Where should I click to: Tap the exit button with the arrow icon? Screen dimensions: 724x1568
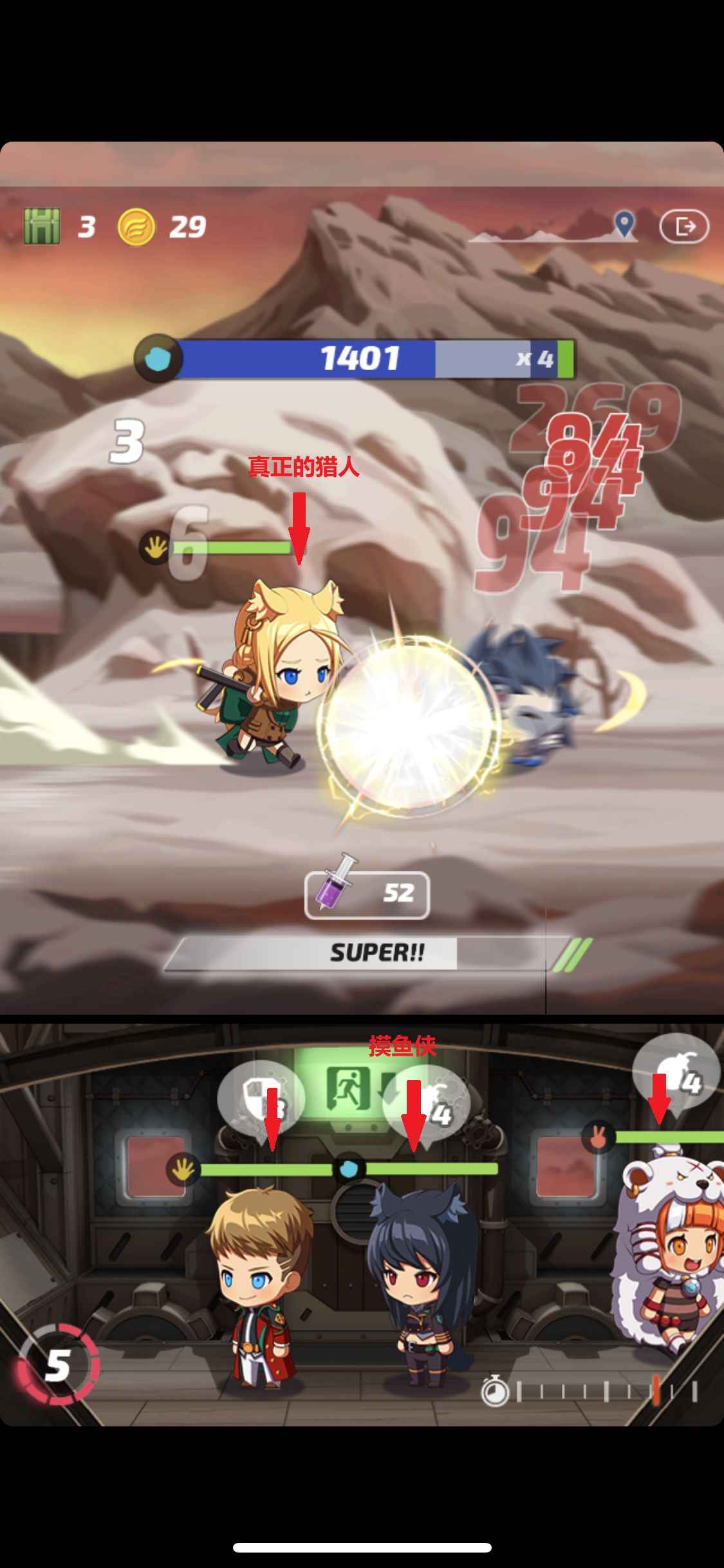[684, 226]
